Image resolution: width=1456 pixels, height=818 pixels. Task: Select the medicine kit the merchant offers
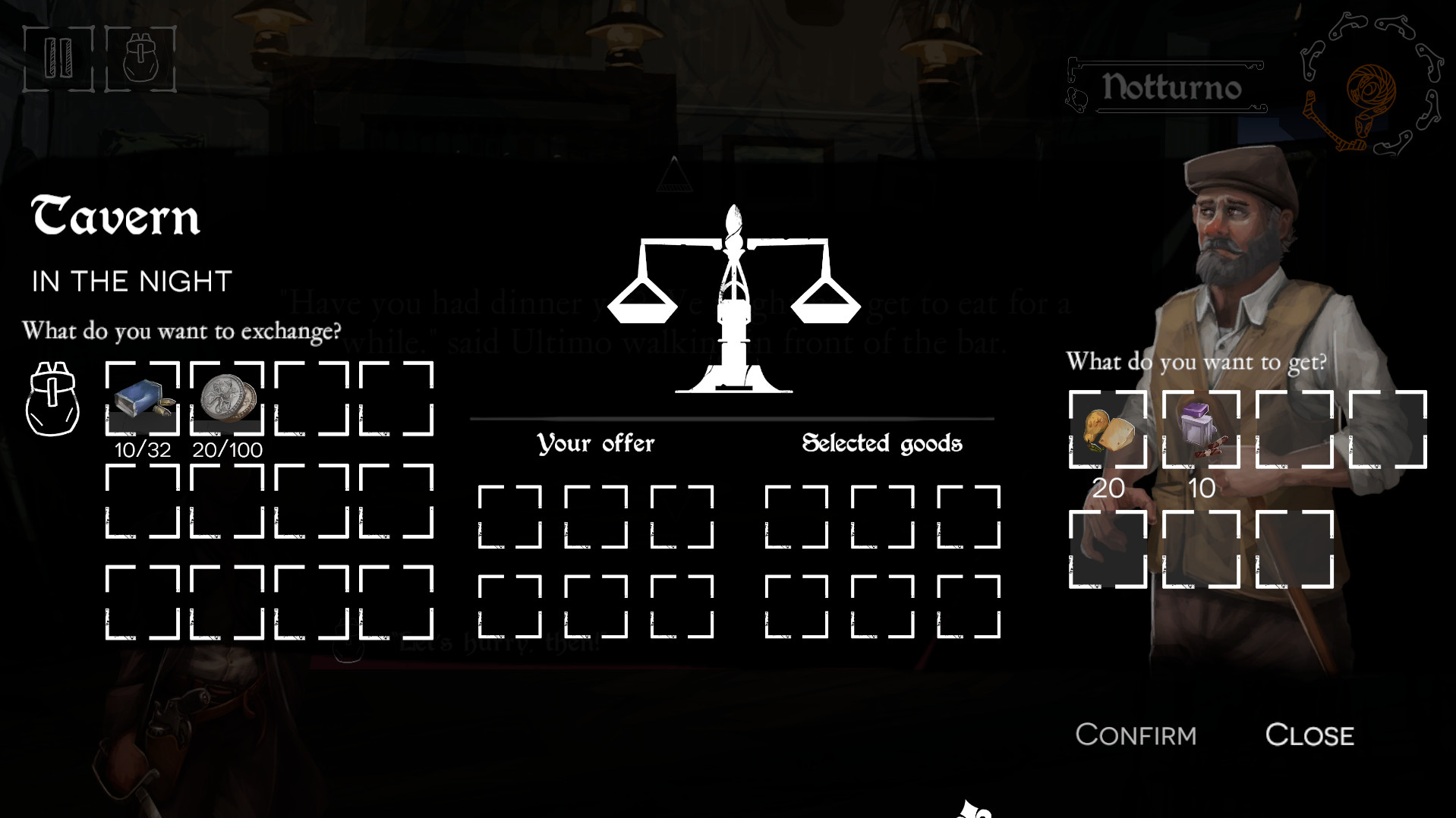point(1198,429)
